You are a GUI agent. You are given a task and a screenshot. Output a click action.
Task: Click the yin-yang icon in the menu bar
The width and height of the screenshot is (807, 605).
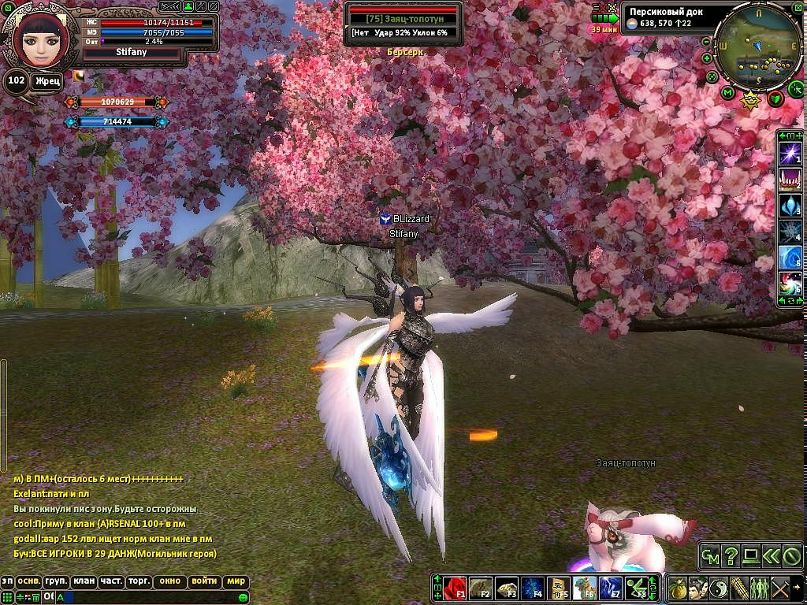coord(718,587)
